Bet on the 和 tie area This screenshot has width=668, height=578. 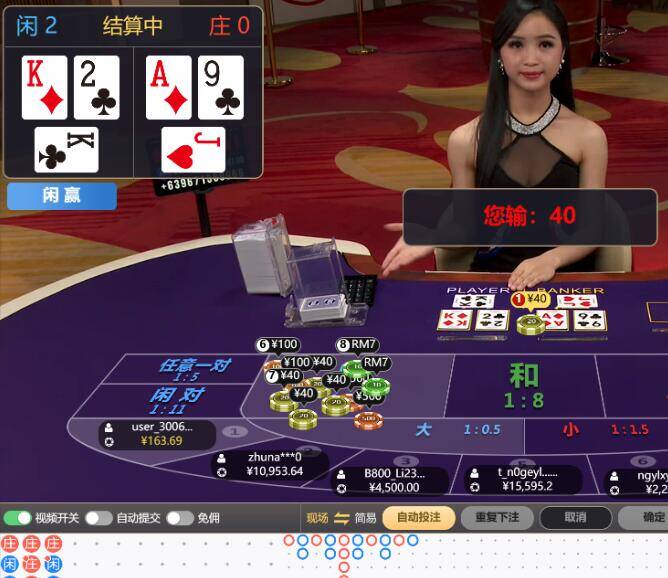click(524, 386)
